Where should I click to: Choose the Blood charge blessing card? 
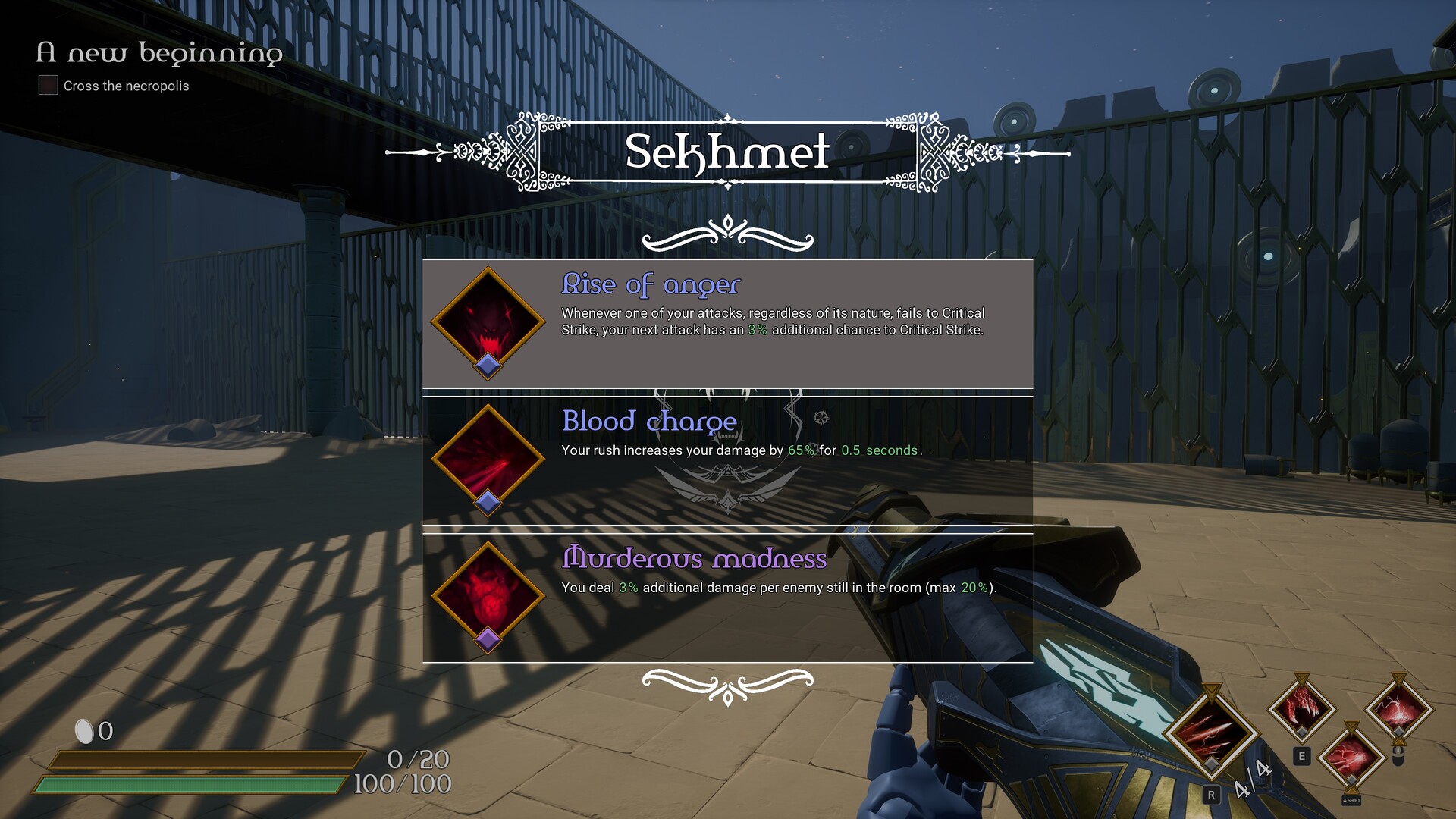[x=728, y=458]
